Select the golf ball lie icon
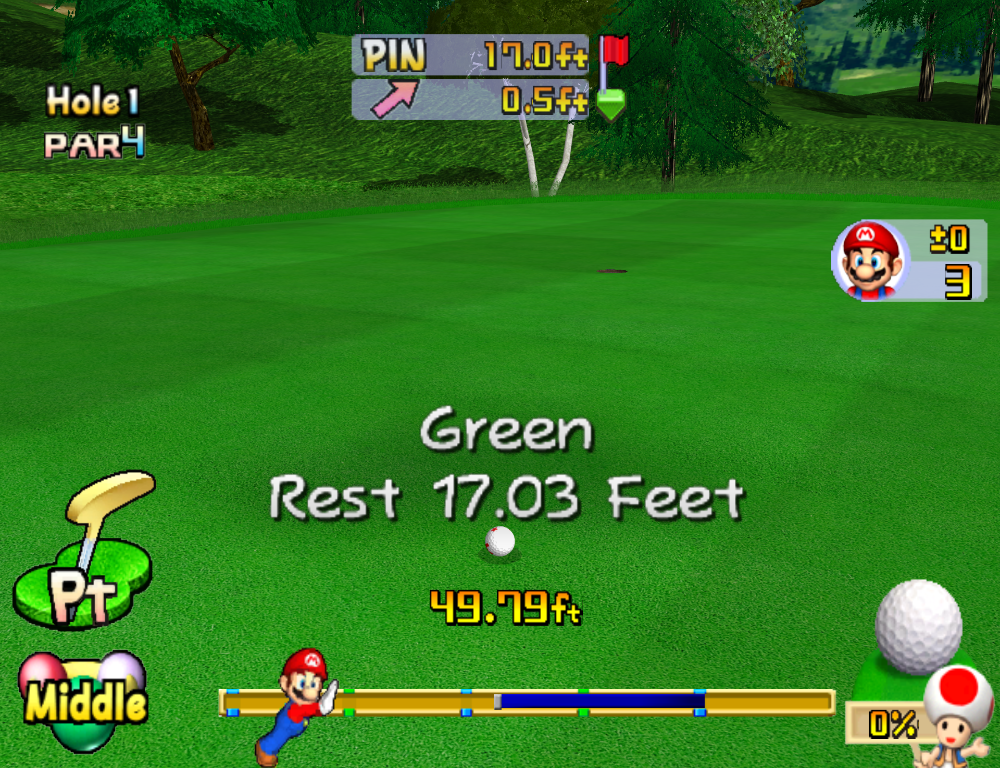This screenshot has height=768, width=1000. 917,628
